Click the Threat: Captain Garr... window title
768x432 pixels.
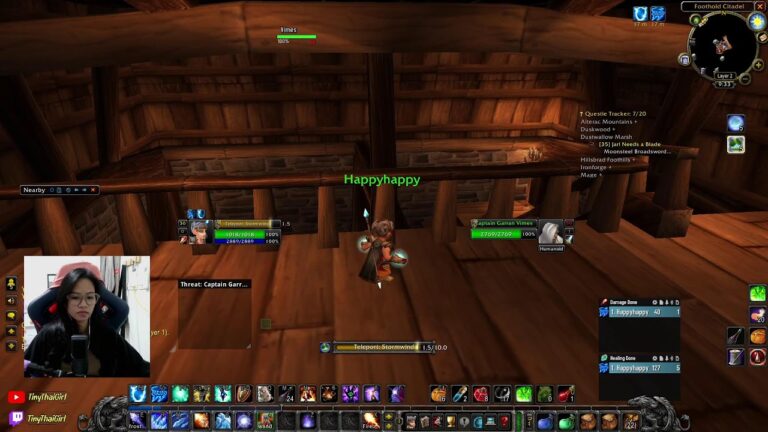click(214, 284)
